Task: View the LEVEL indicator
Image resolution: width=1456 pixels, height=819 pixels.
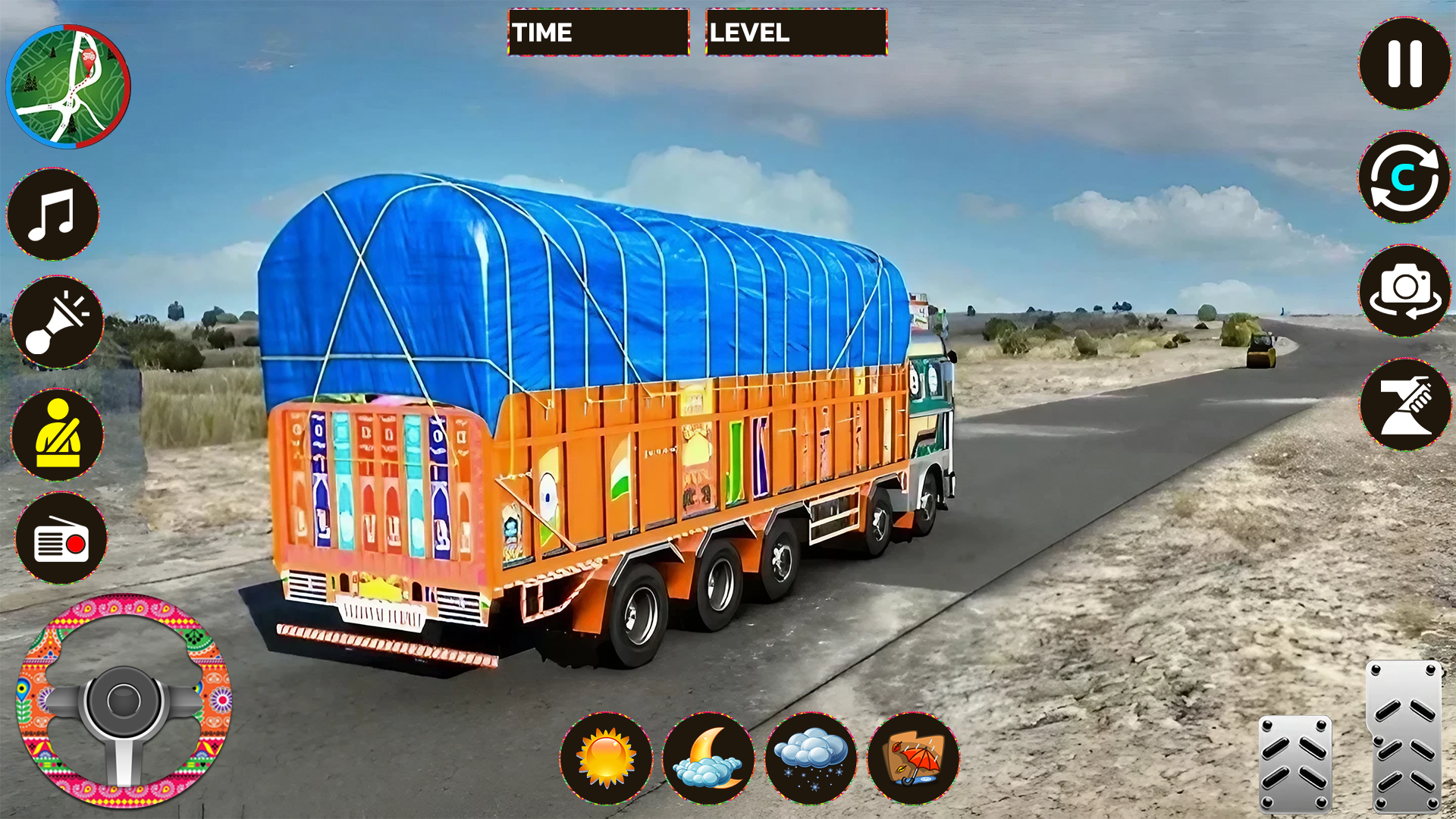Action: click(x=795, y=33)
